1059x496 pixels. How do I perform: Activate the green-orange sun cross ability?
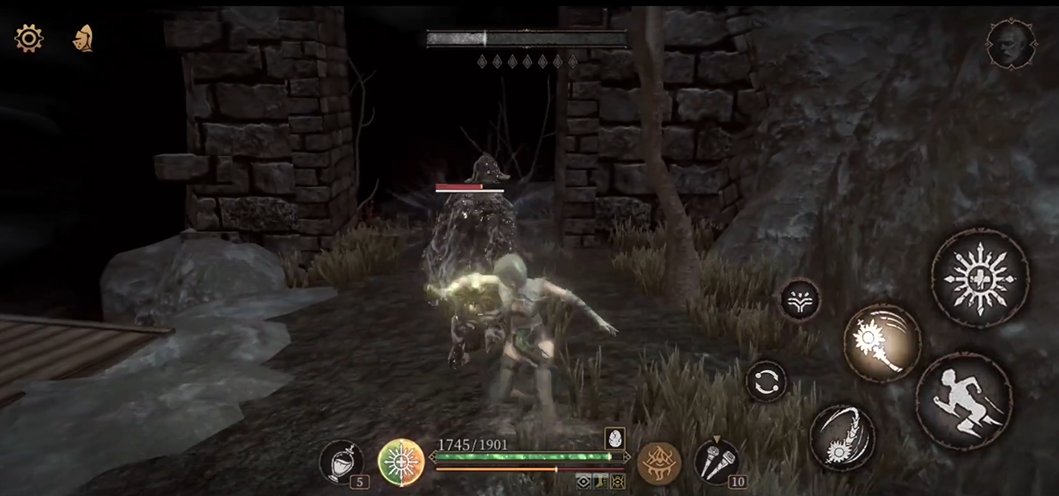(x=401, y=462)
